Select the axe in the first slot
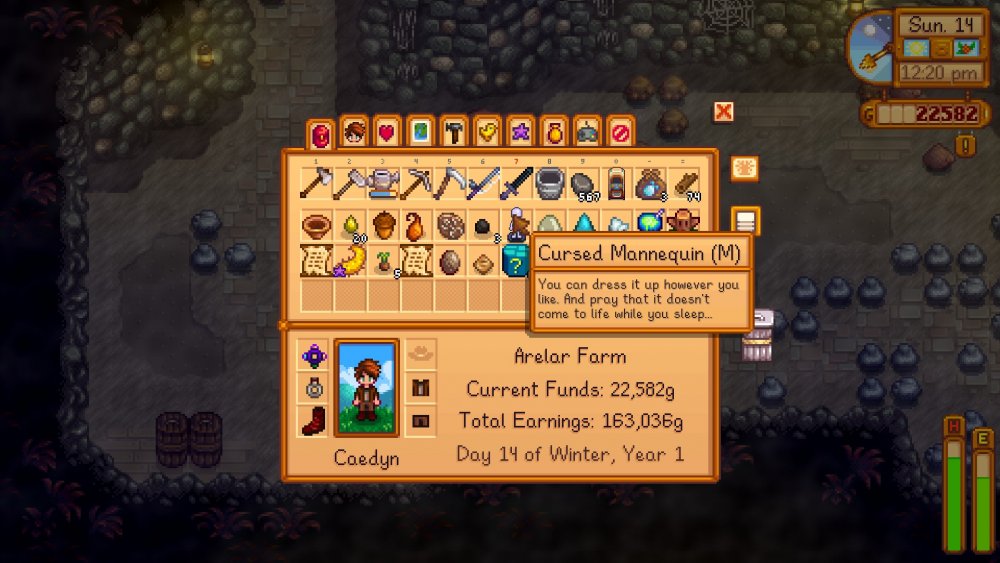This screenshot has width=1000, height=563. (x=316, y=183)
